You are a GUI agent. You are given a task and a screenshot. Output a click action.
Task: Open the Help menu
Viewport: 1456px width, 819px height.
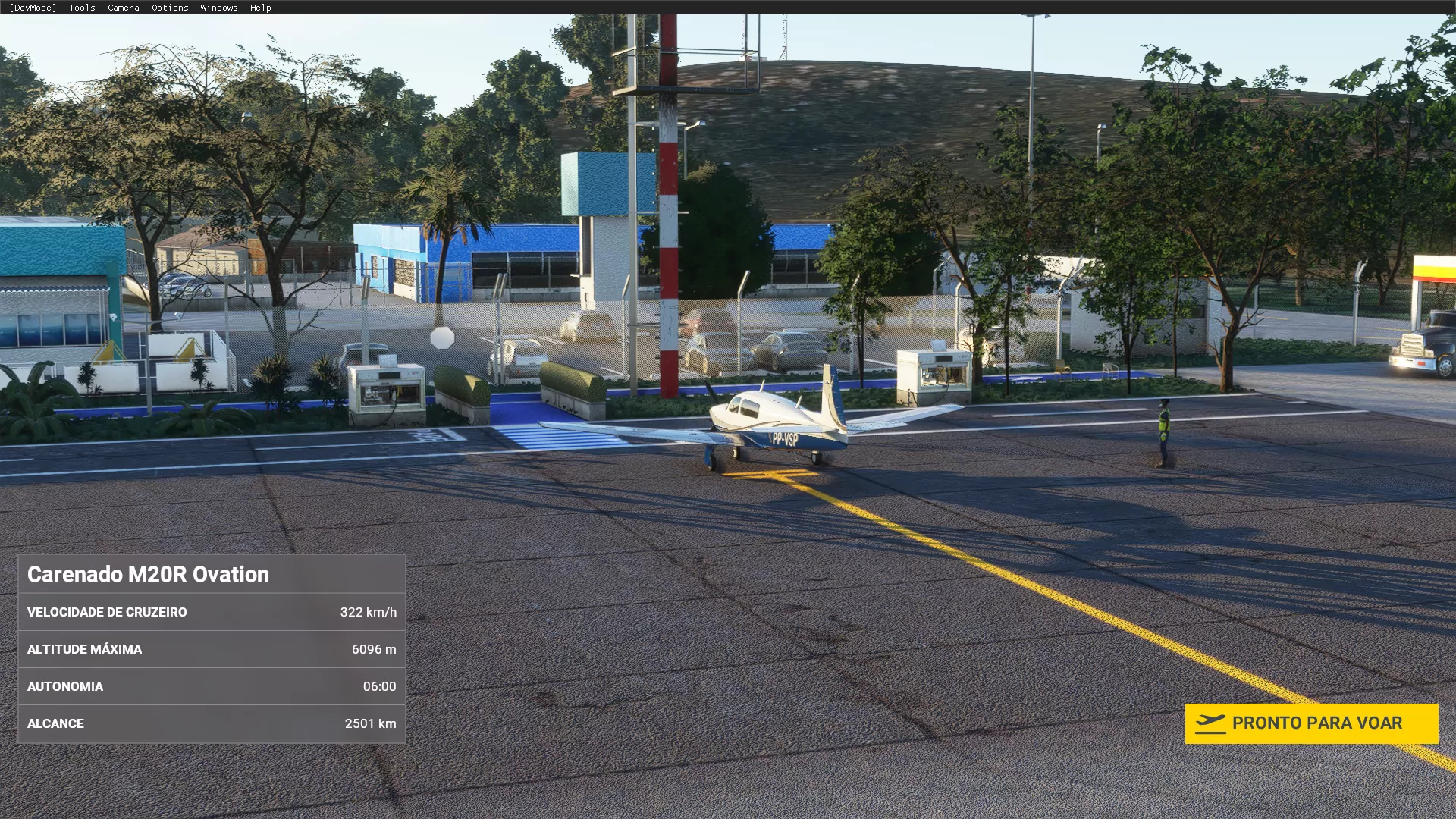[260, 8]
